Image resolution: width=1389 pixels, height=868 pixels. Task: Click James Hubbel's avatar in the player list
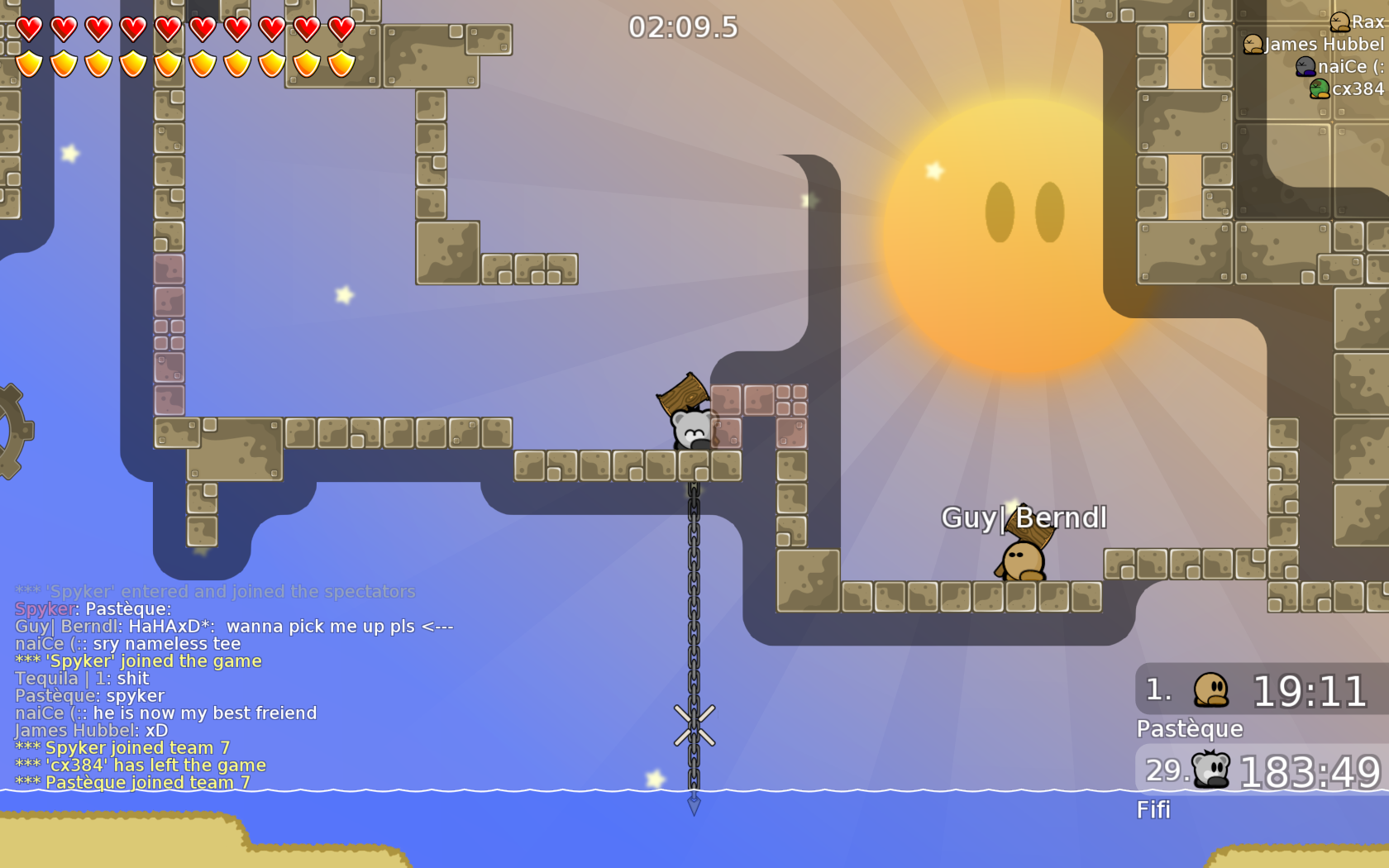pyautogui.click(x=1253, y=45)
